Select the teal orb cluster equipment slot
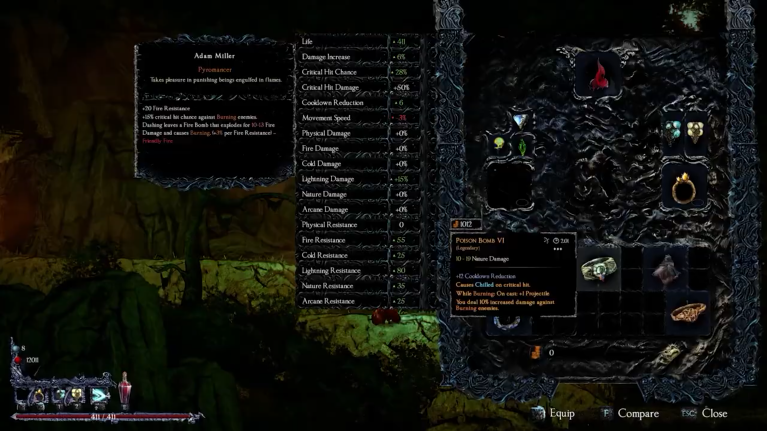 [x=675, y=131]
